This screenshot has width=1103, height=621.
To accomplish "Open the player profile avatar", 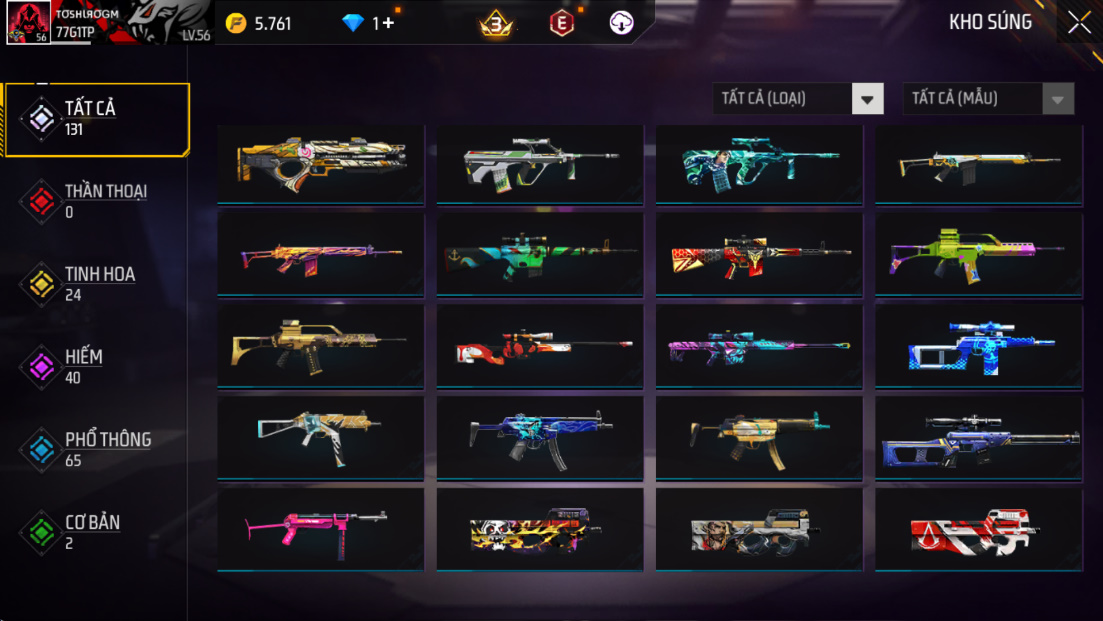I will pos(28,23).
